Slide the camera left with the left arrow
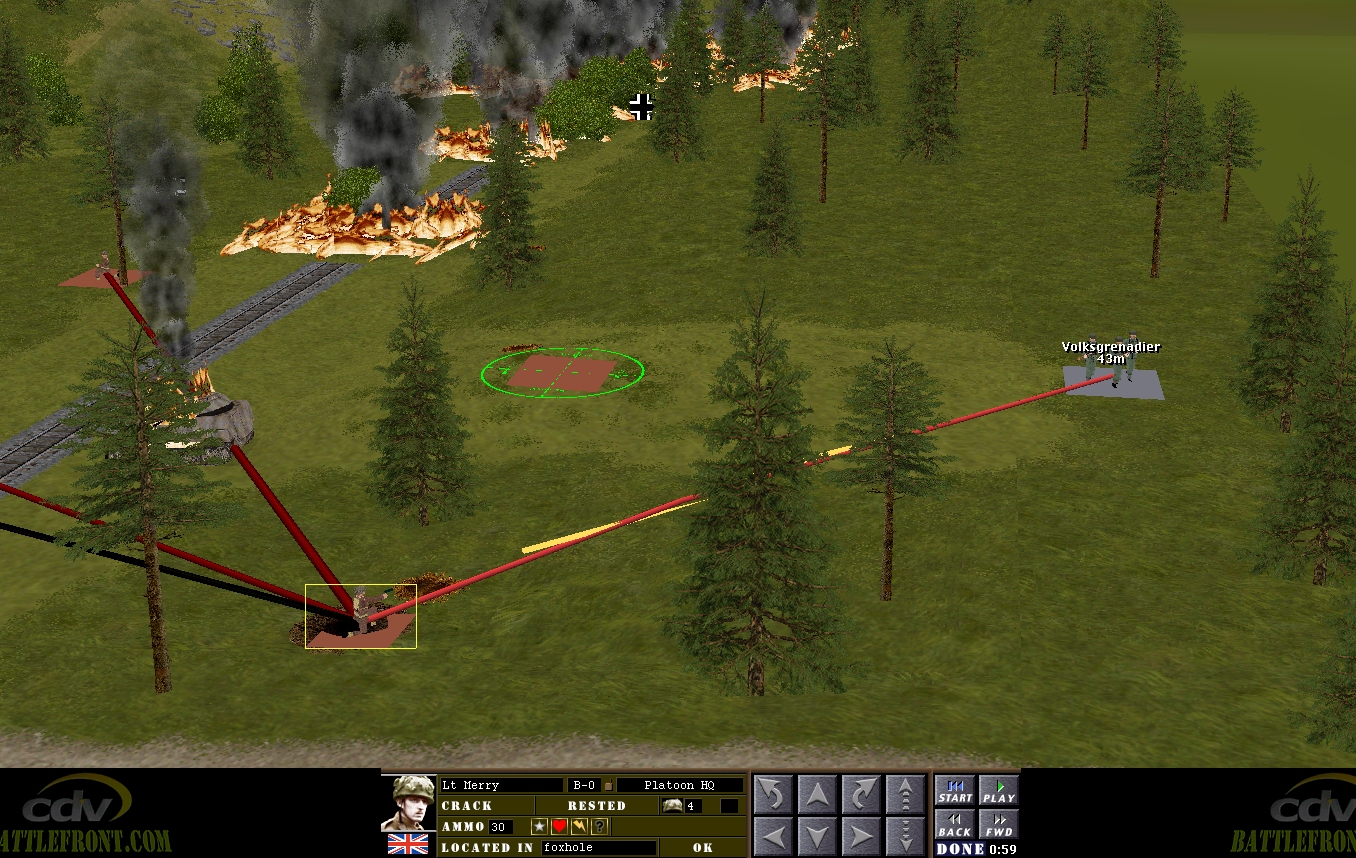This screenshot has width=1356, height=858. [x=772, y=836]
